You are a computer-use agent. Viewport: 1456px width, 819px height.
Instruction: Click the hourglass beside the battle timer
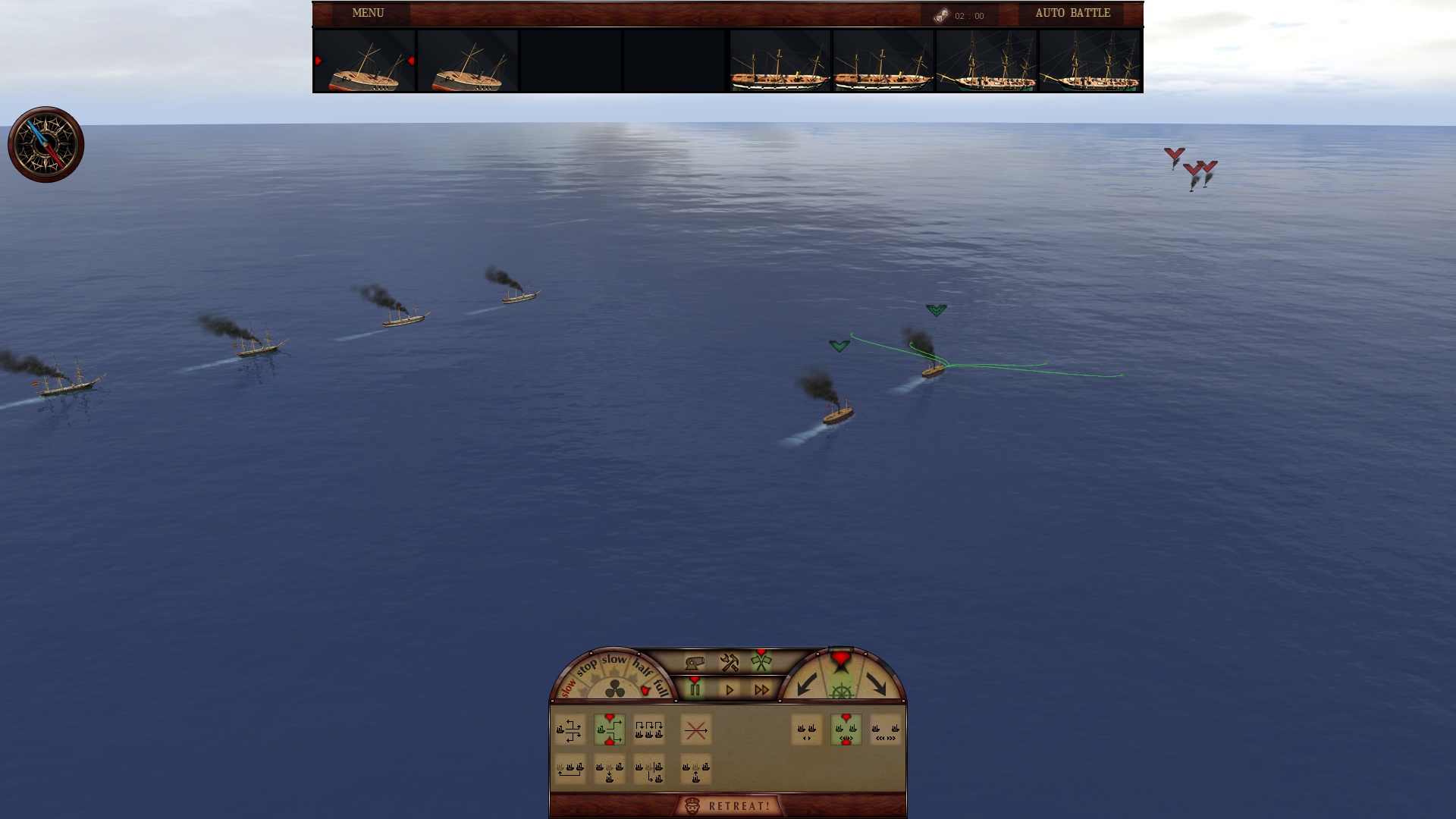(x=940, y=13)
